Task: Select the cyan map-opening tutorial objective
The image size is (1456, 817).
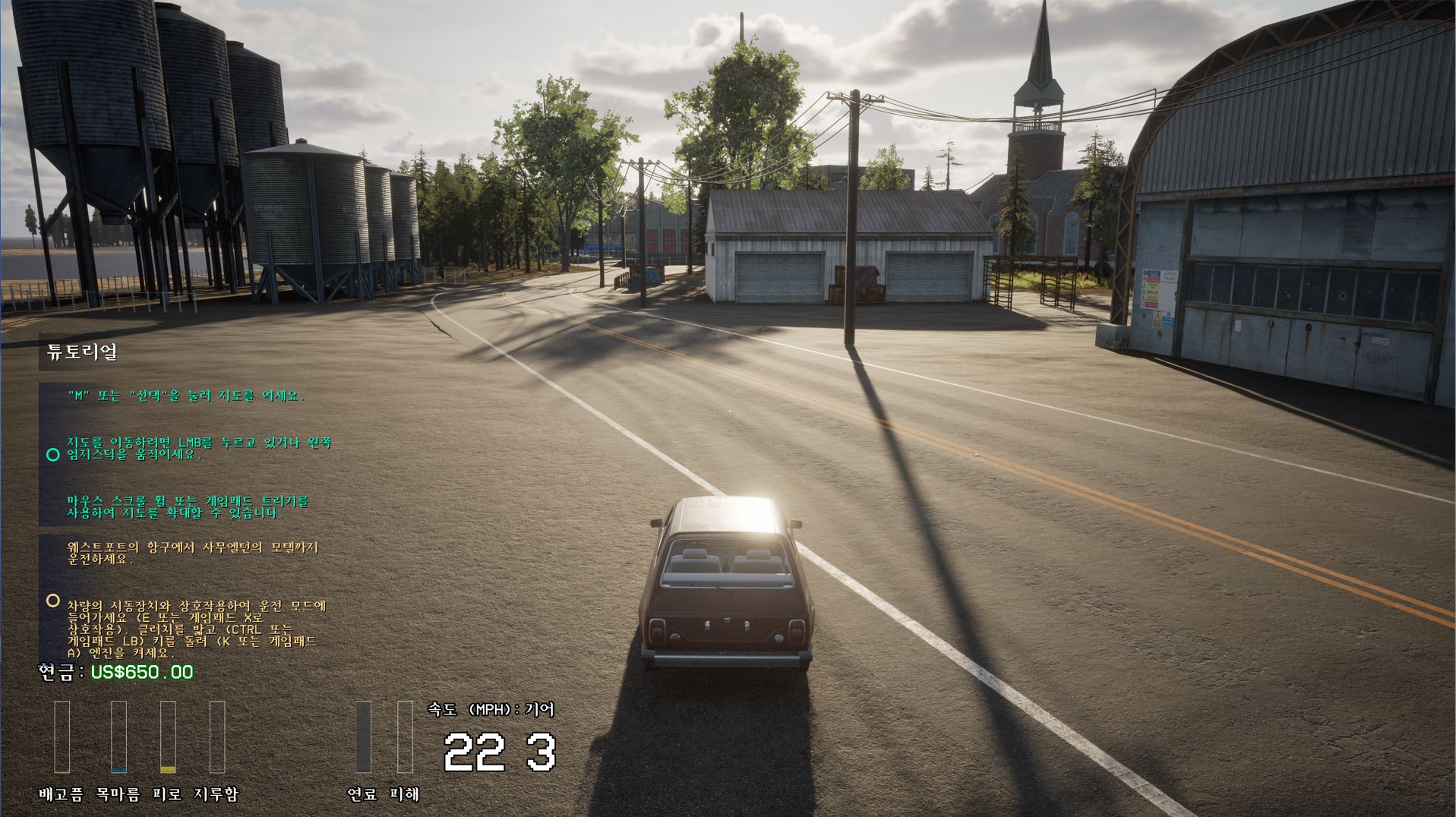Action: (185, 396)
